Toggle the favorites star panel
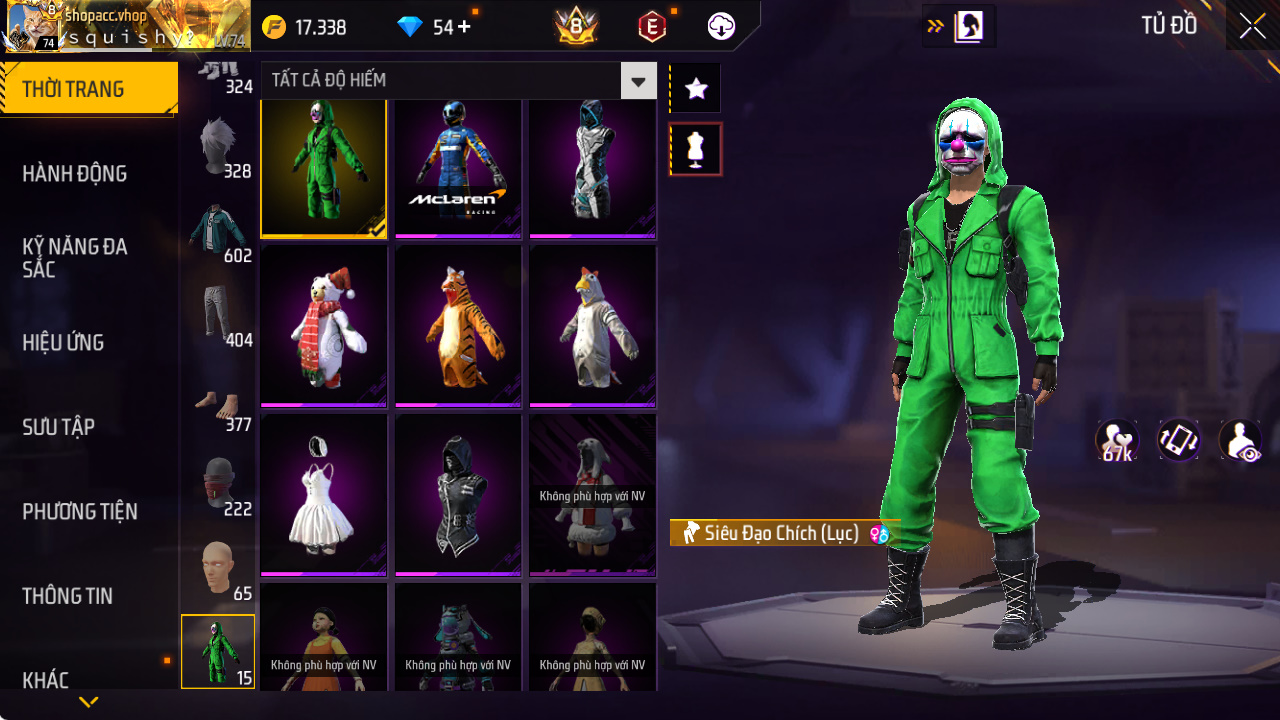1280x720 pixels. click(694, 88)
